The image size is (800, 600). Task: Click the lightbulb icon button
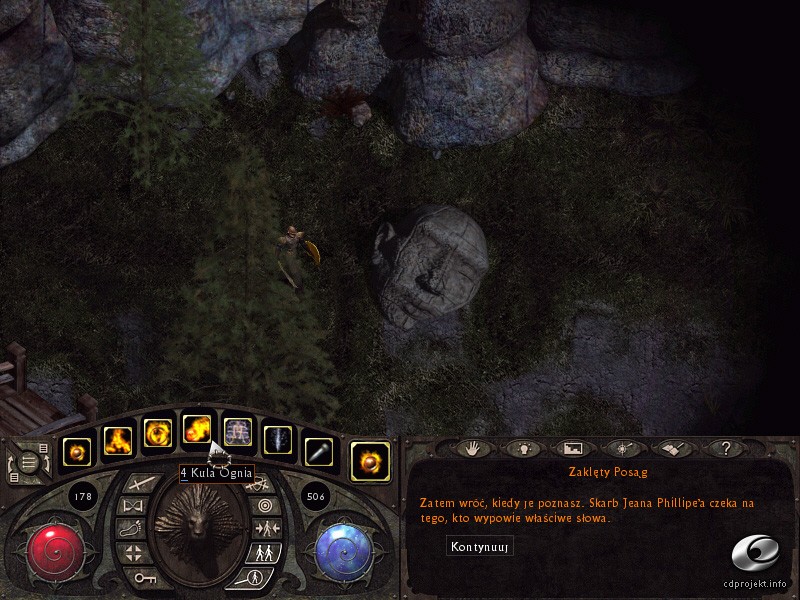pos(523,449)
